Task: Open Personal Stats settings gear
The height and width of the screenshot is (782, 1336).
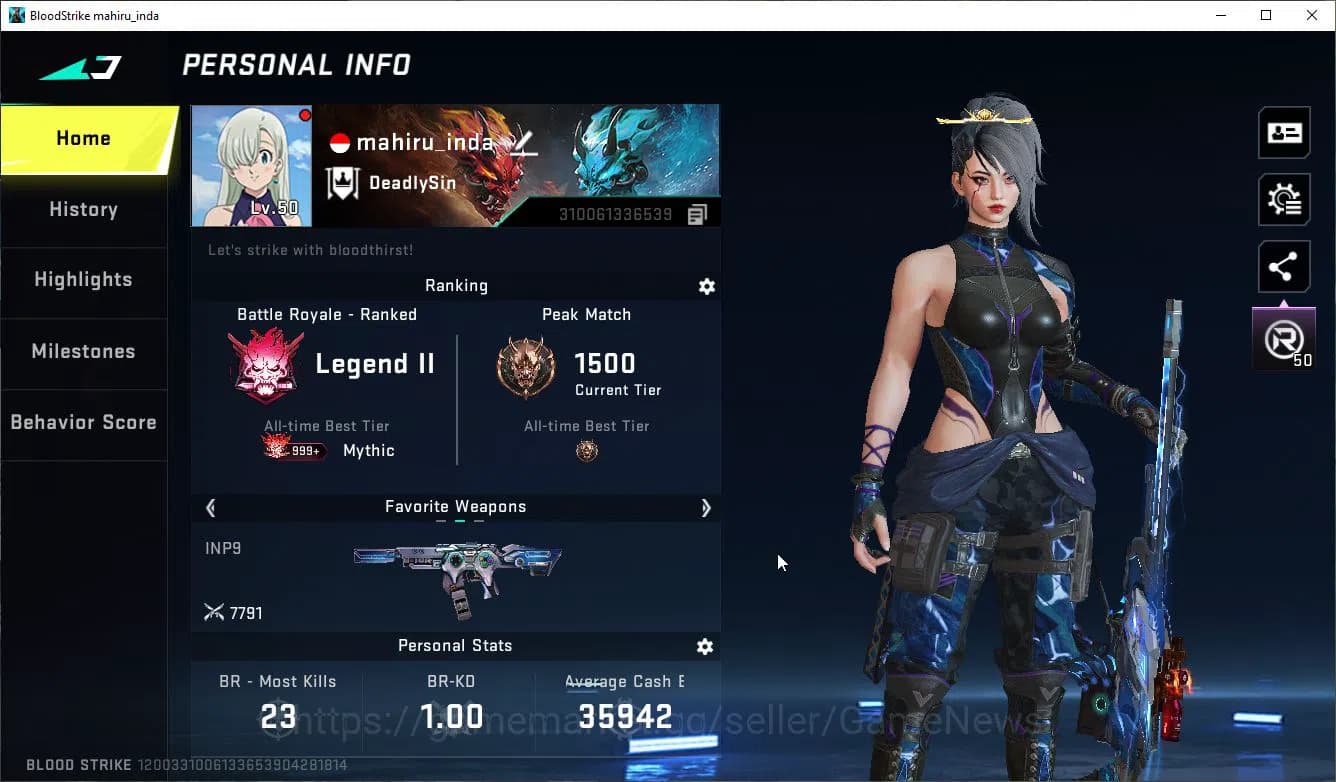Action: (705, 647)
